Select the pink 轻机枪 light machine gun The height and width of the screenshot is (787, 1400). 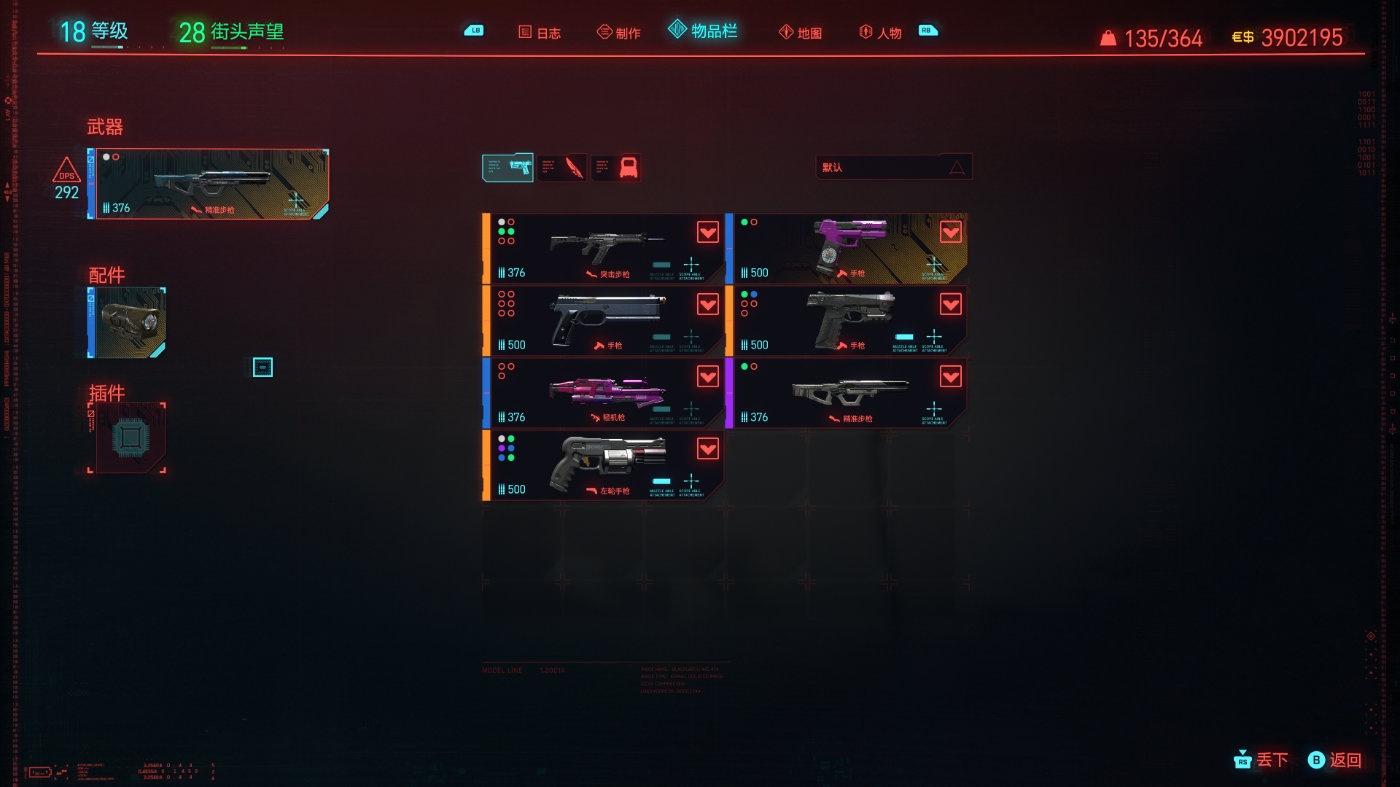pyautogui.click(x=603, y=393)
